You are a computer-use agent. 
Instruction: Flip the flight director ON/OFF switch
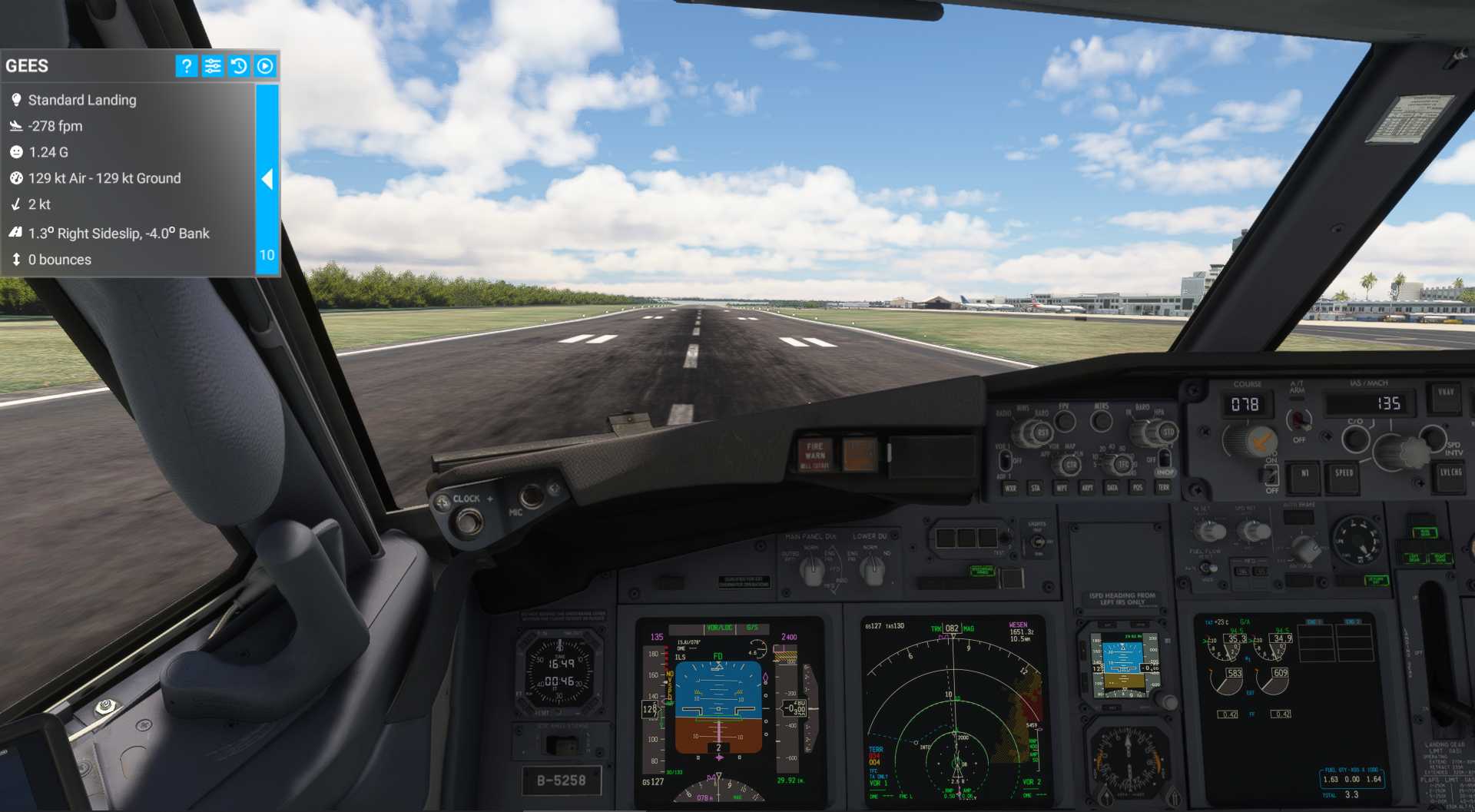(x=1271, y=474)
